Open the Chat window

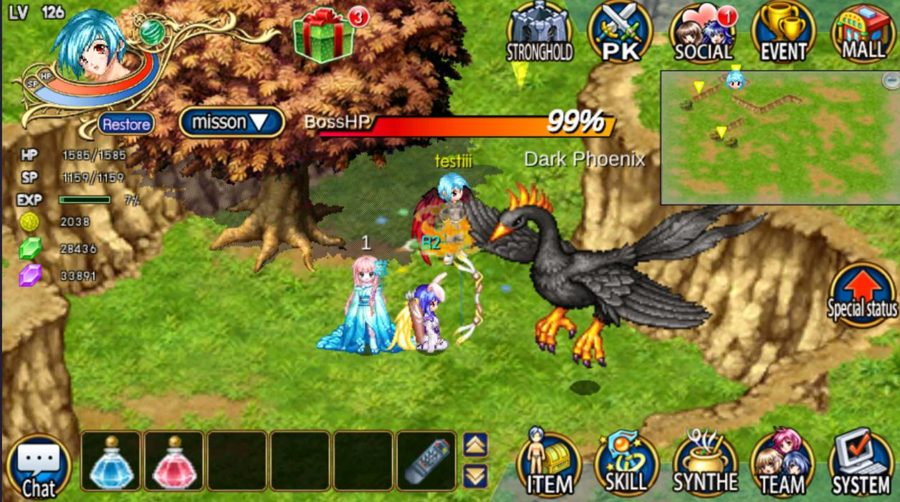coord(38,468)
